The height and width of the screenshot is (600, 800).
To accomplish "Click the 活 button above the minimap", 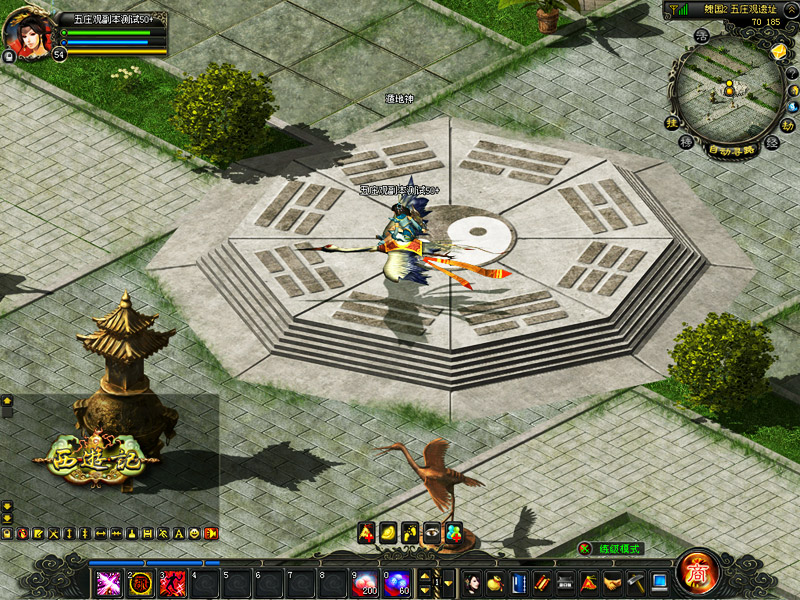I will (702, 37).
